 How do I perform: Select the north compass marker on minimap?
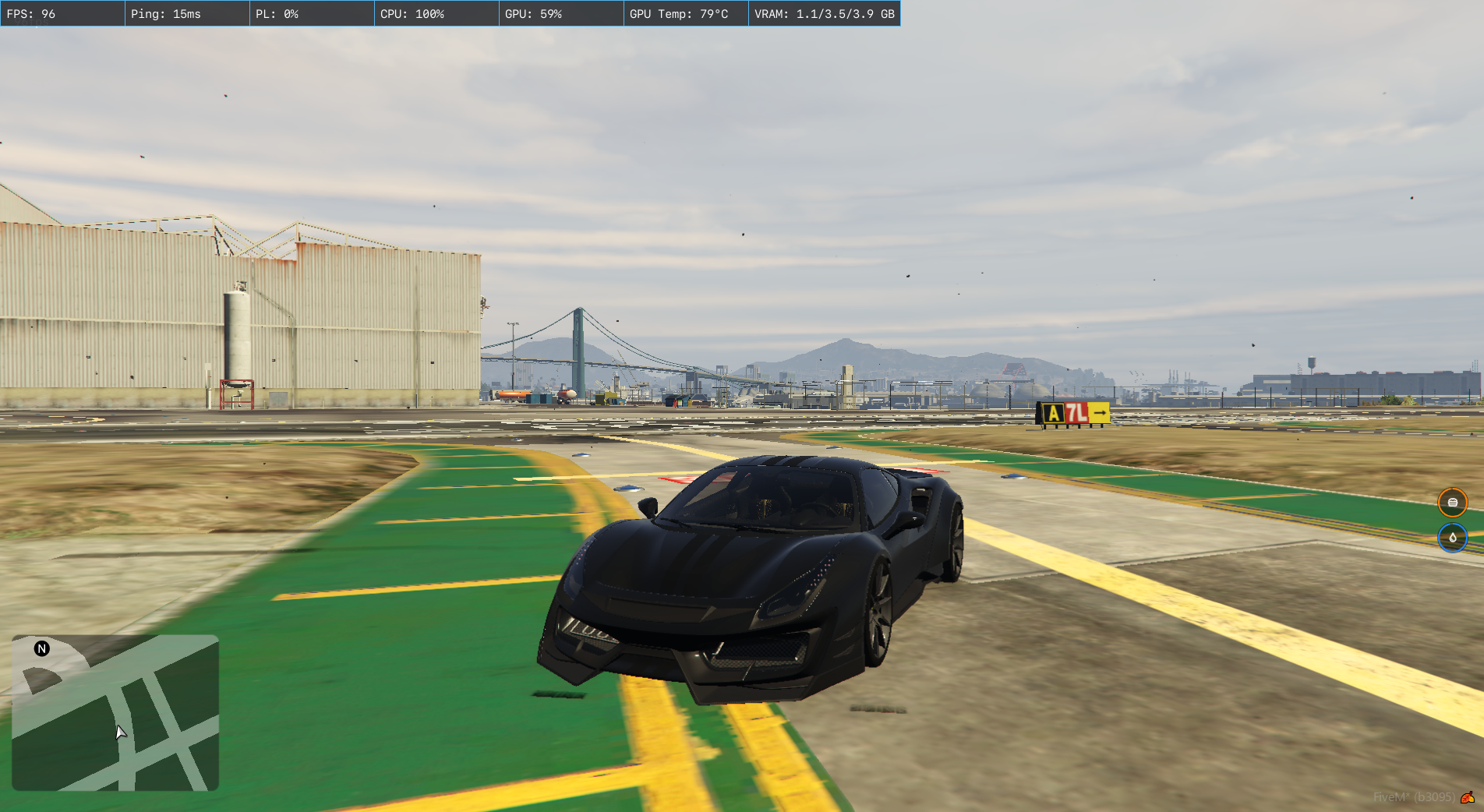point(42,648)
